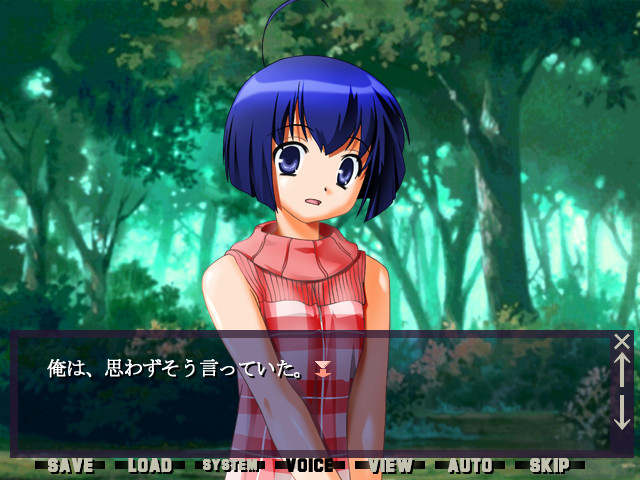This screenshot has width=640, height=480.
Task: Toggle the VOICE option
Action: coord(310,465)
